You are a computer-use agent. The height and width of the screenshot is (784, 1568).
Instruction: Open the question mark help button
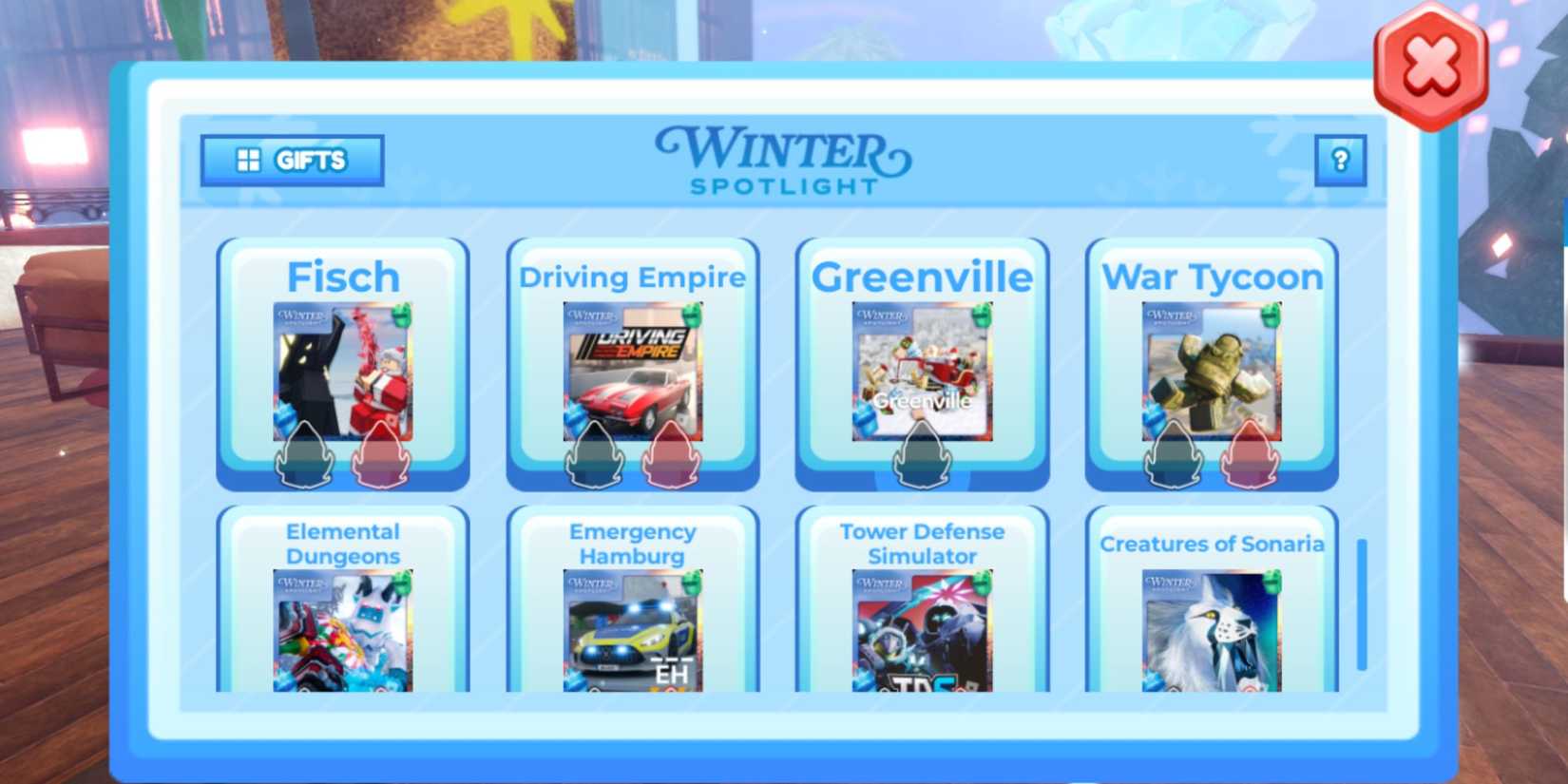point(1340,160)
